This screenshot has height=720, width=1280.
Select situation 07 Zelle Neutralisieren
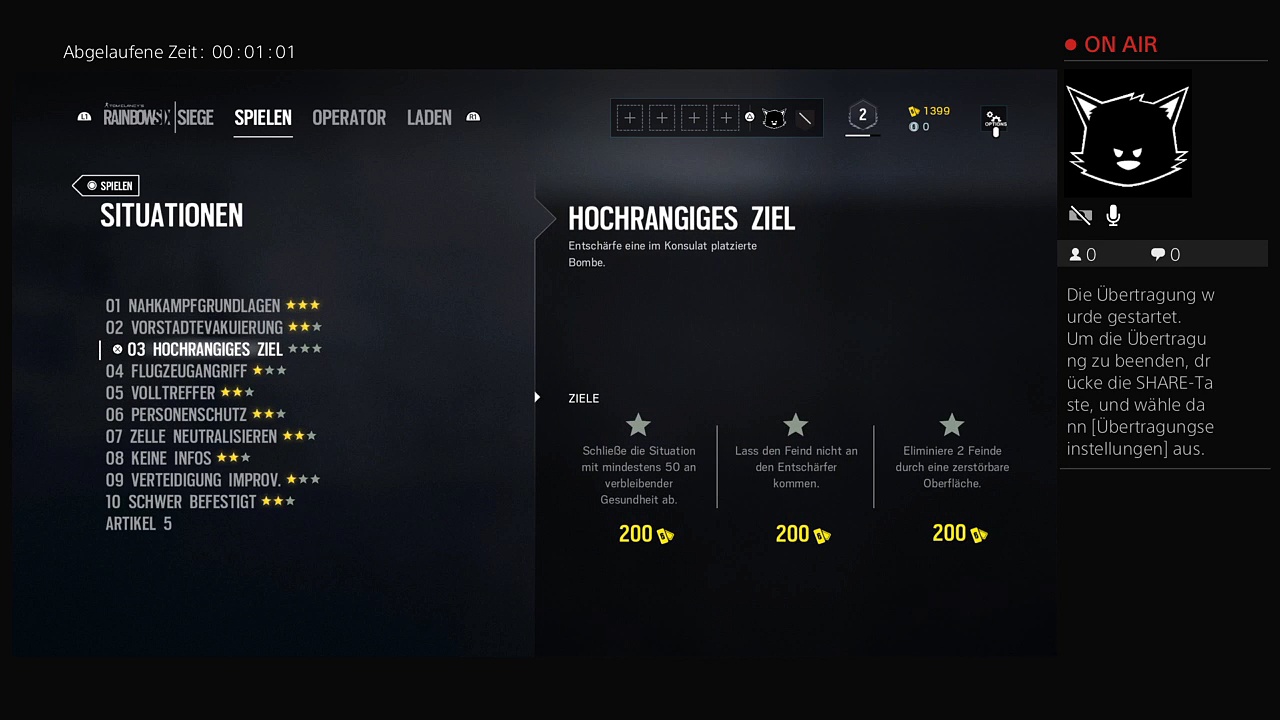[x=191, y=437]
